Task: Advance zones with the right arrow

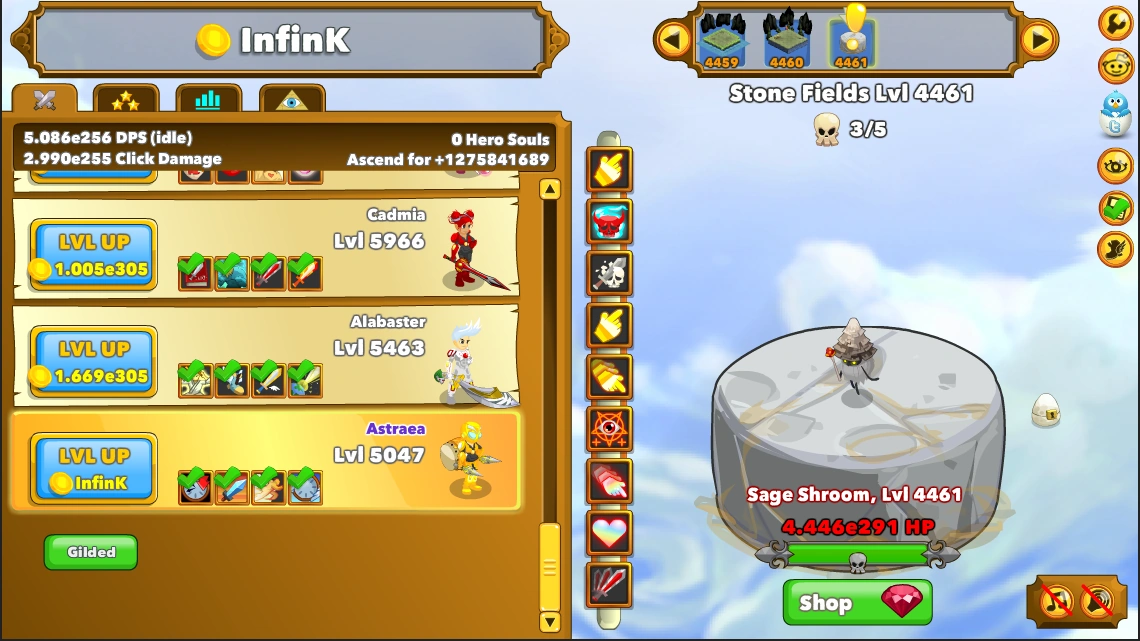Action: pos(1039,40)
